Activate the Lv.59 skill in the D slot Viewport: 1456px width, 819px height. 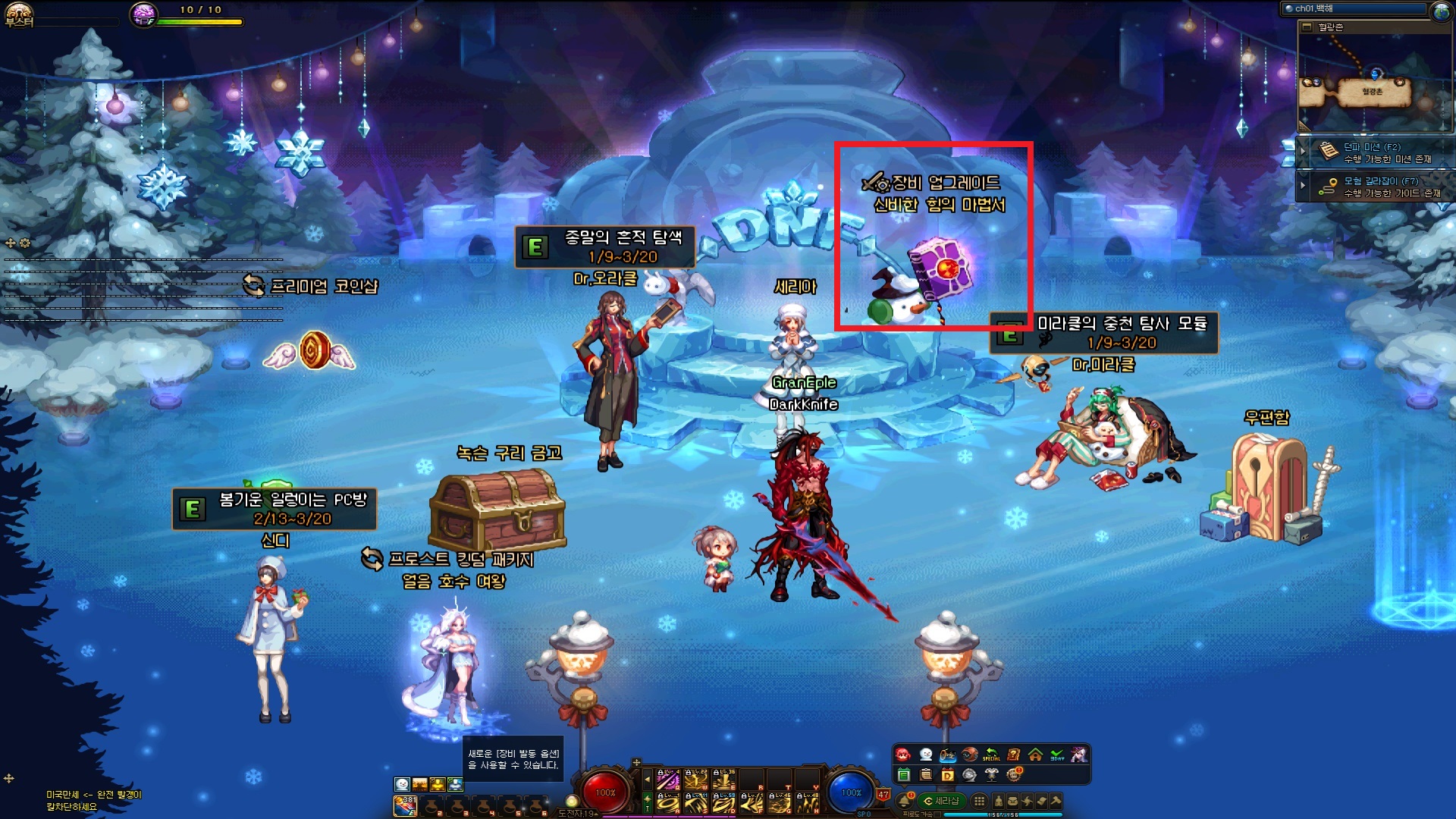tap(722, 802)
